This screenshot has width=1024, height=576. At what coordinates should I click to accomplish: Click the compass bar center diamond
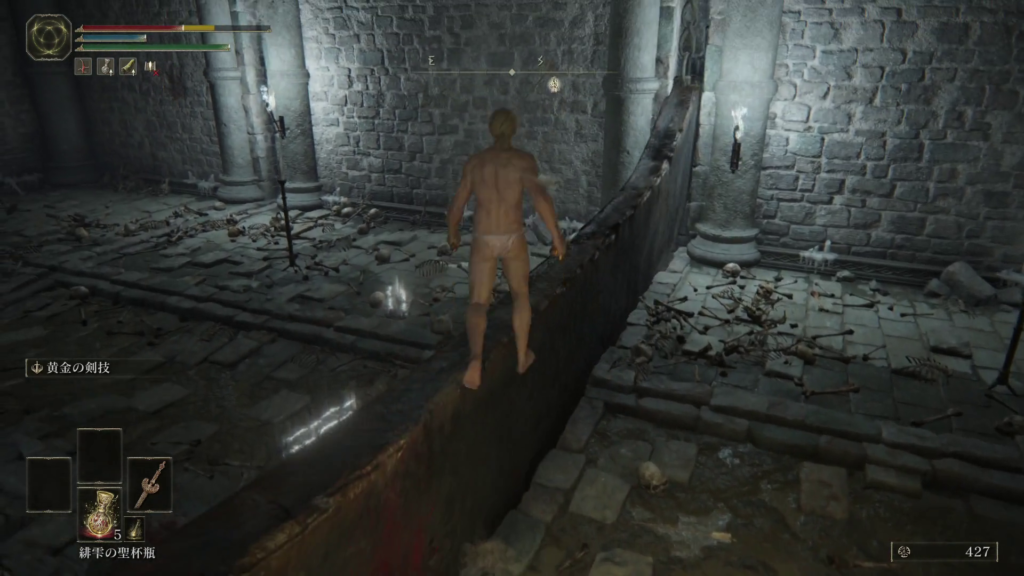click(x=512, y=72)
